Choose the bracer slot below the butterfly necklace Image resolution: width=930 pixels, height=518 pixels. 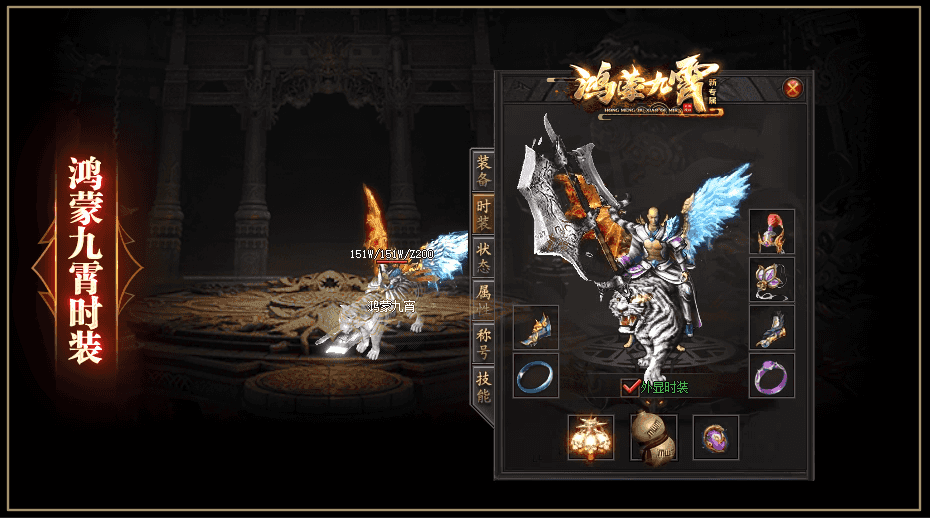[x=771, y=328]
